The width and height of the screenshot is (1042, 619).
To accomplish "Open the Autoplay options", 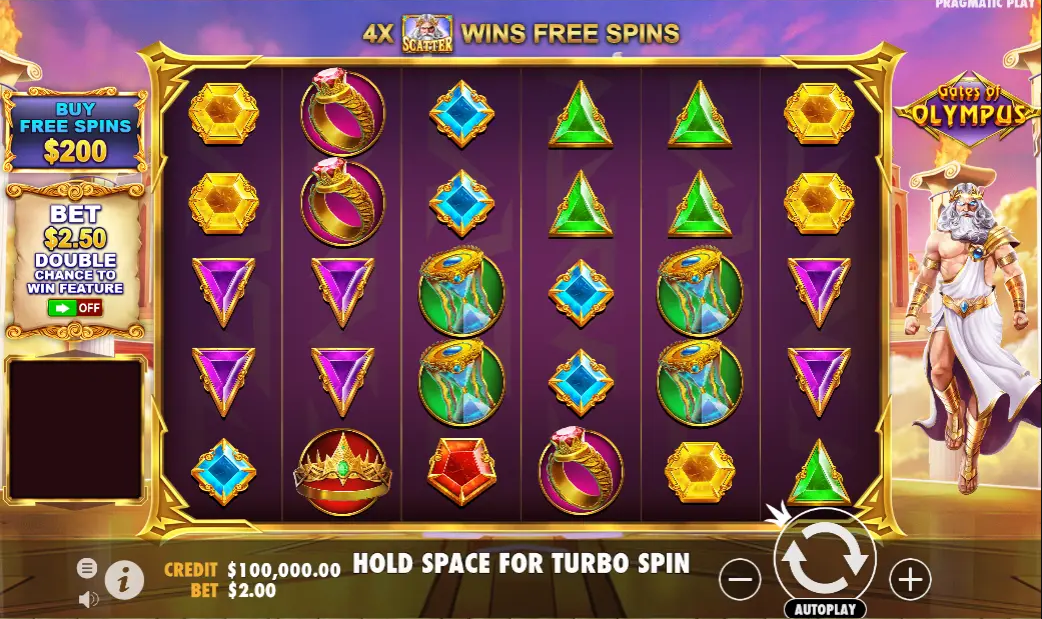I will [825, 608].
